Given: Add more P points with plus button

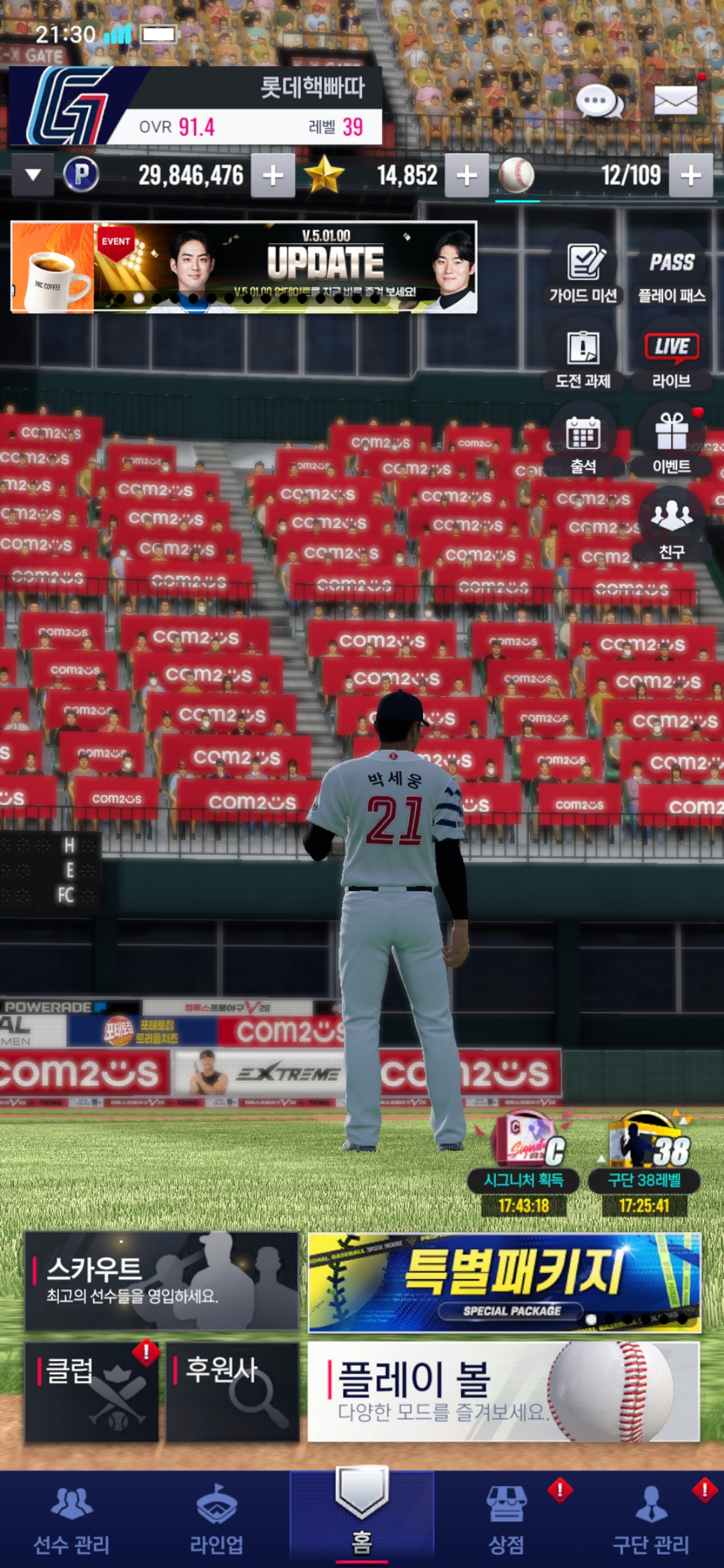Looking at the screenshot, I should point(273,176).
